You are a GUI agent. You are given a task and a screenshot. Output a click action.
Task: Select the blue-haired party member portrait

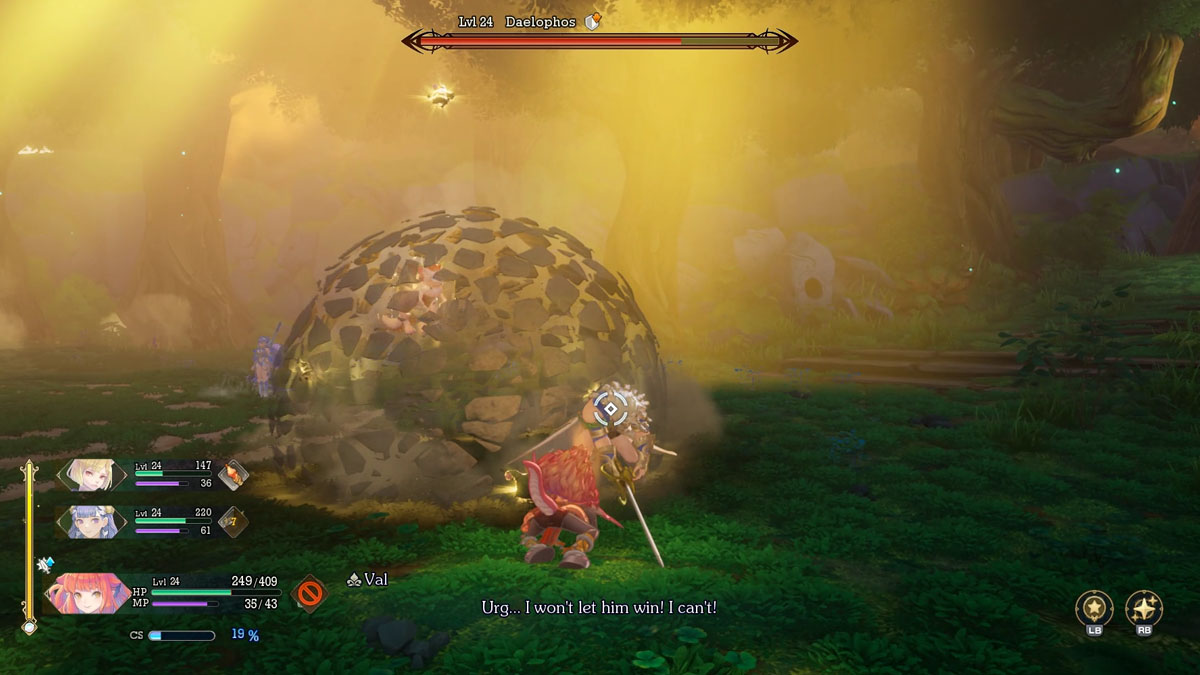tap(92, 521)
